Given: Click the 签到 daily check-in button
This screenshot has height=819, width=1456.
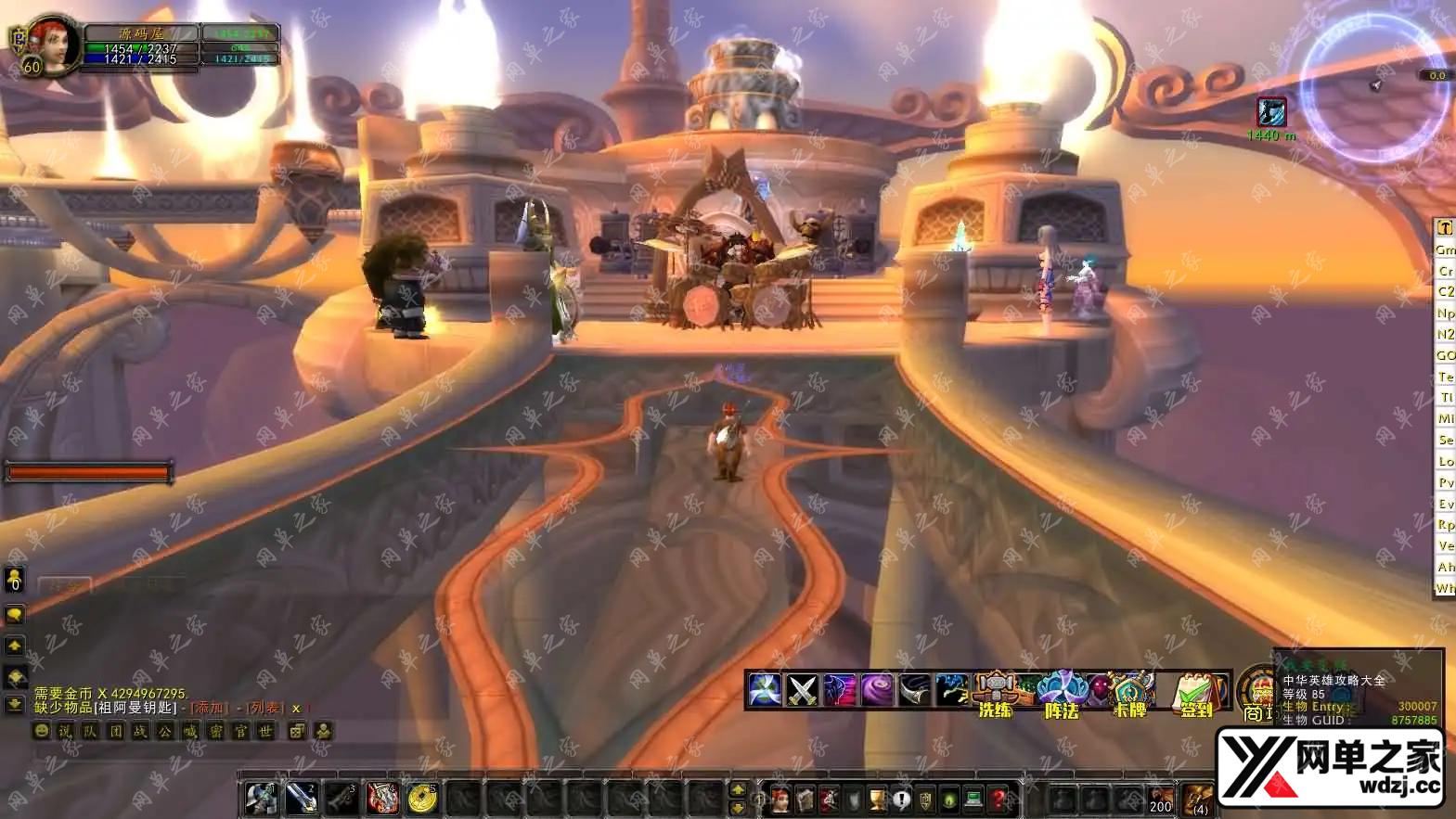Looking at the screenshot, I should click(x=1196, y=694).
